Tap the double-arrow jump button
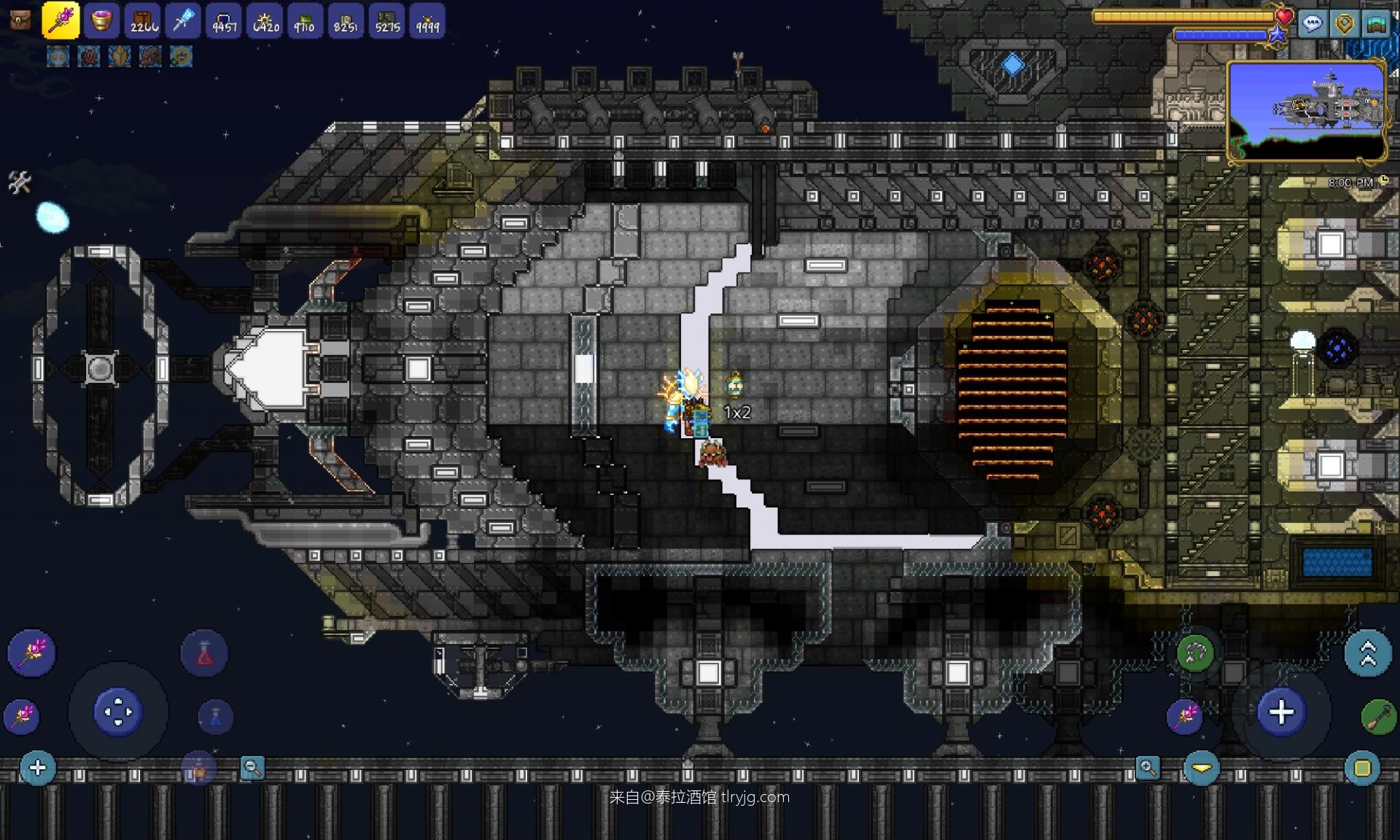 pyautogui.click(x=1368, y=653)
